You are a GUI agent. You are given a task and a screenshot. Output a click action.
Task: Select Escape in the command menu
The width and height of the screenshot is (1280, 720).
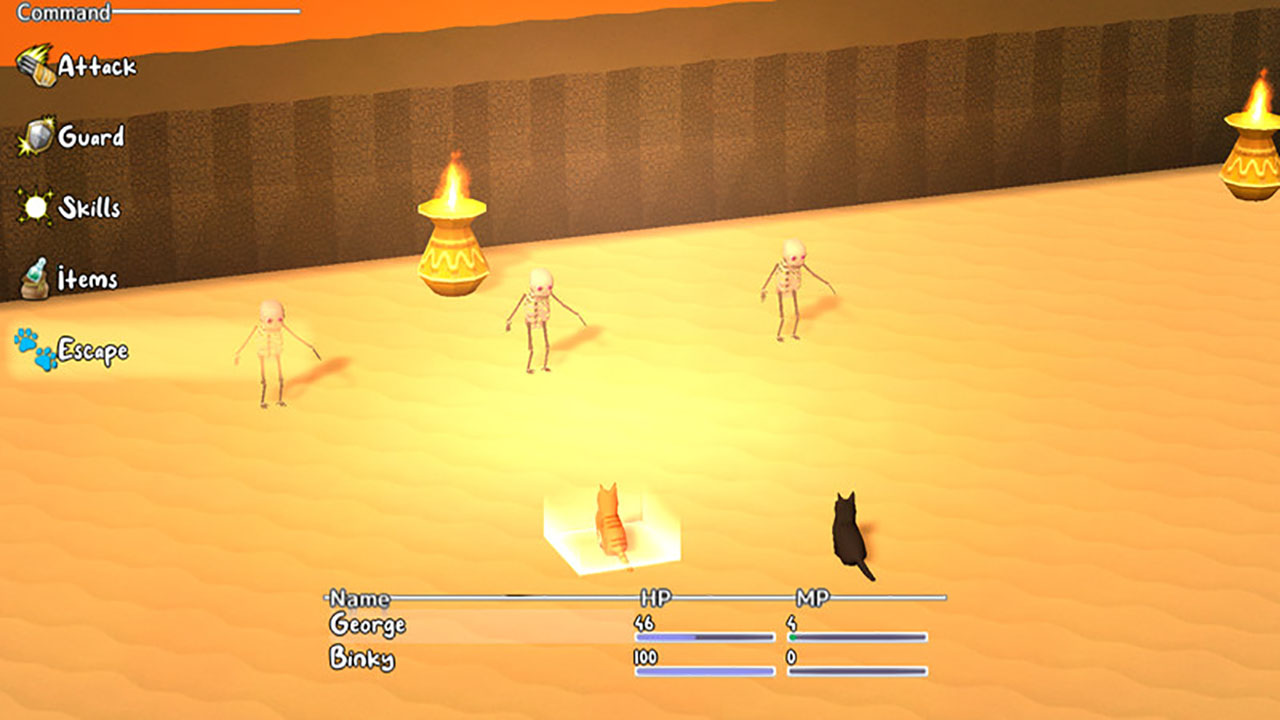point(95,349)
